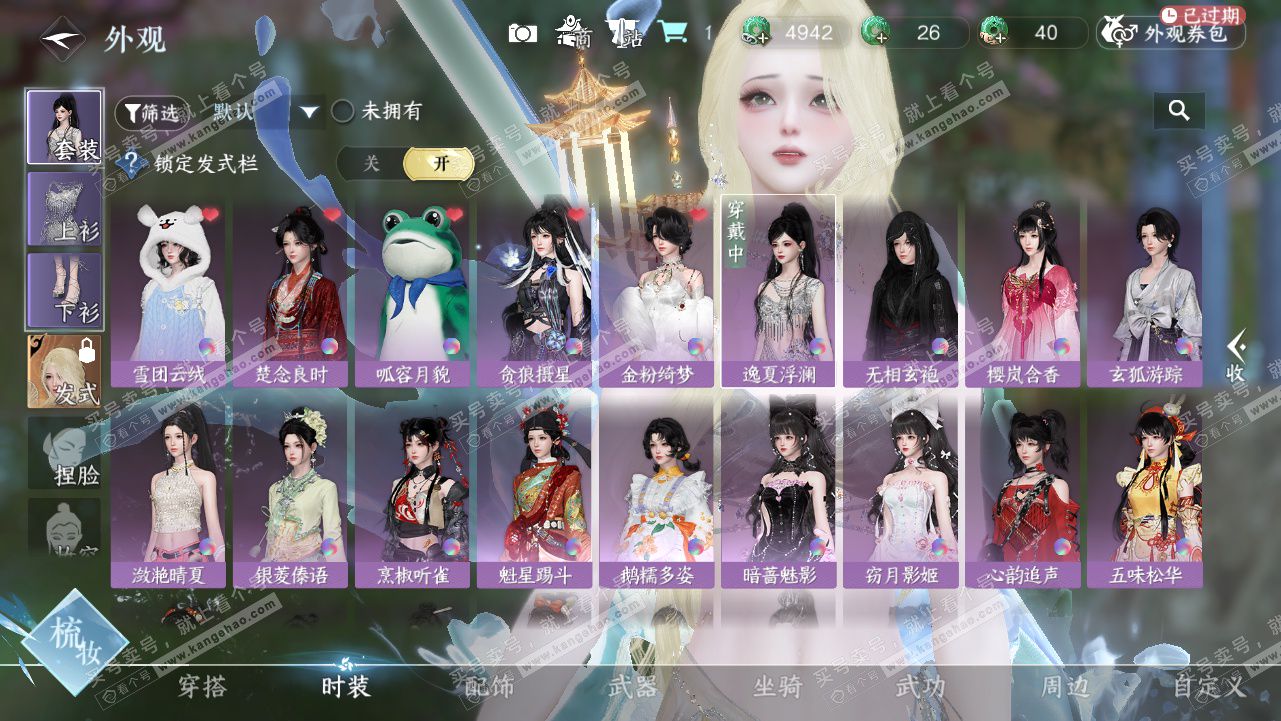Image resolution: width=1281 pixels, height=721 pixels.
Task: Switch hair lock toggle to 关
Action: tap(372, 163)
